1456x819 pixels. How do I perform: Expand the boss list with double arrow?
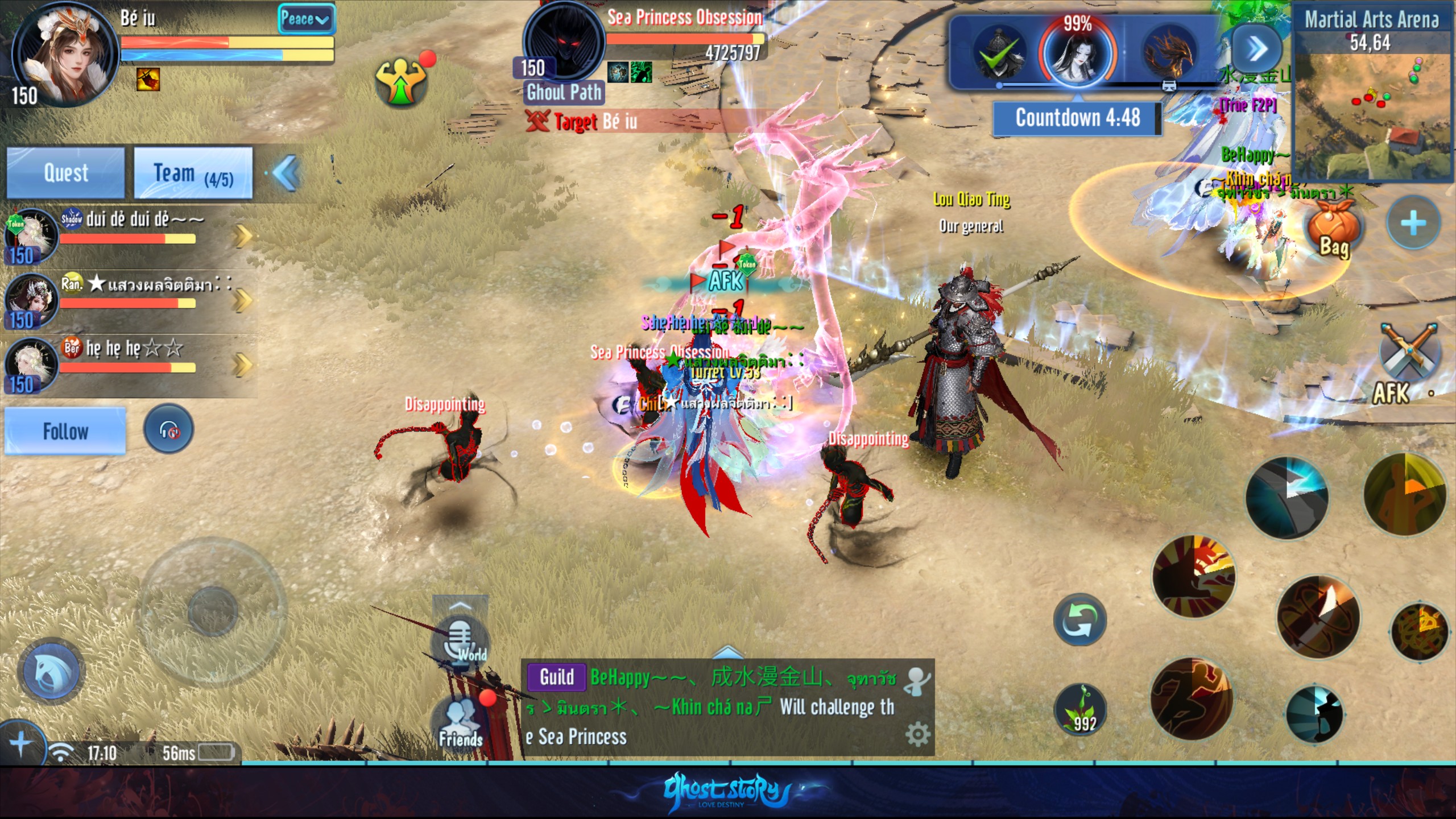tap(1256, 49)
